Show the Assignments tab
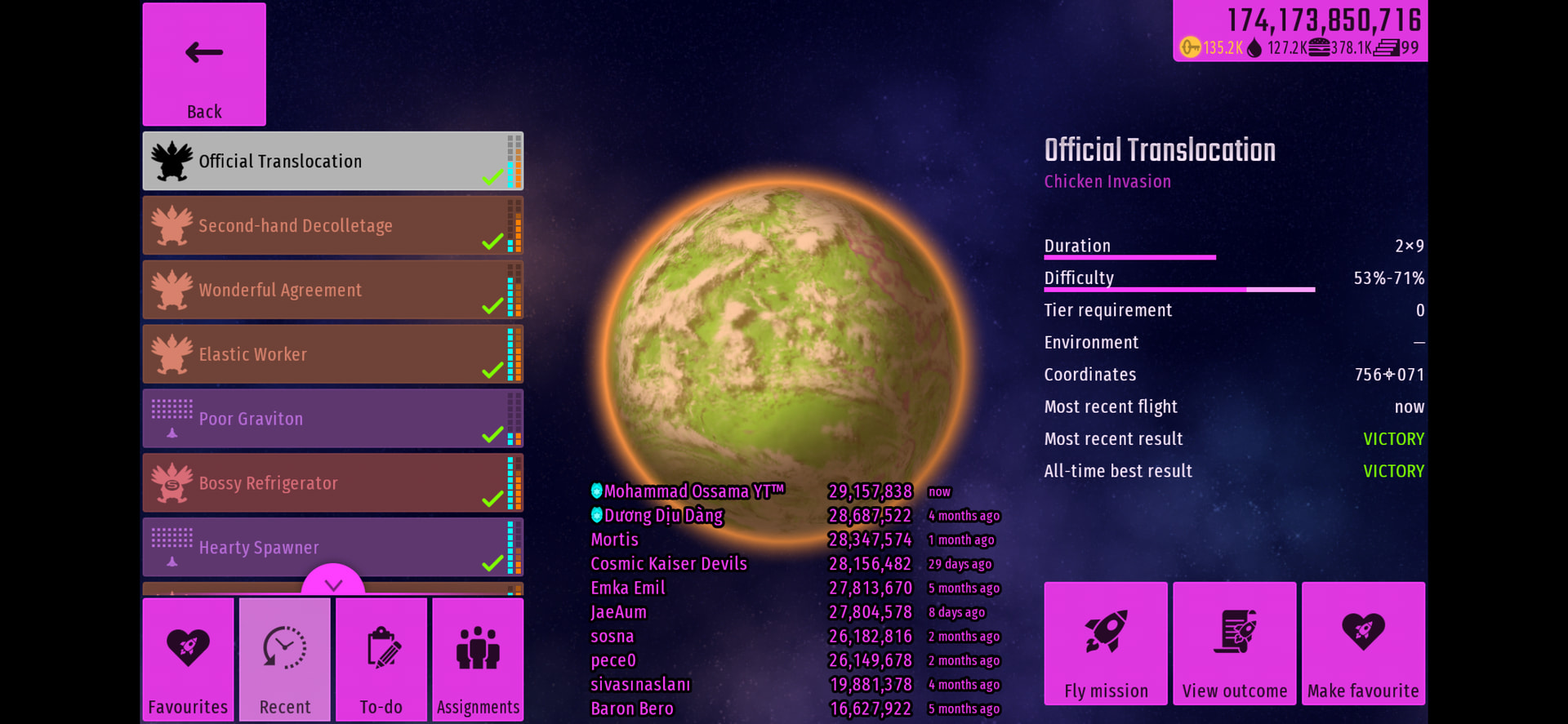This screenshot has height=724, width=1568. pos(478,660)
